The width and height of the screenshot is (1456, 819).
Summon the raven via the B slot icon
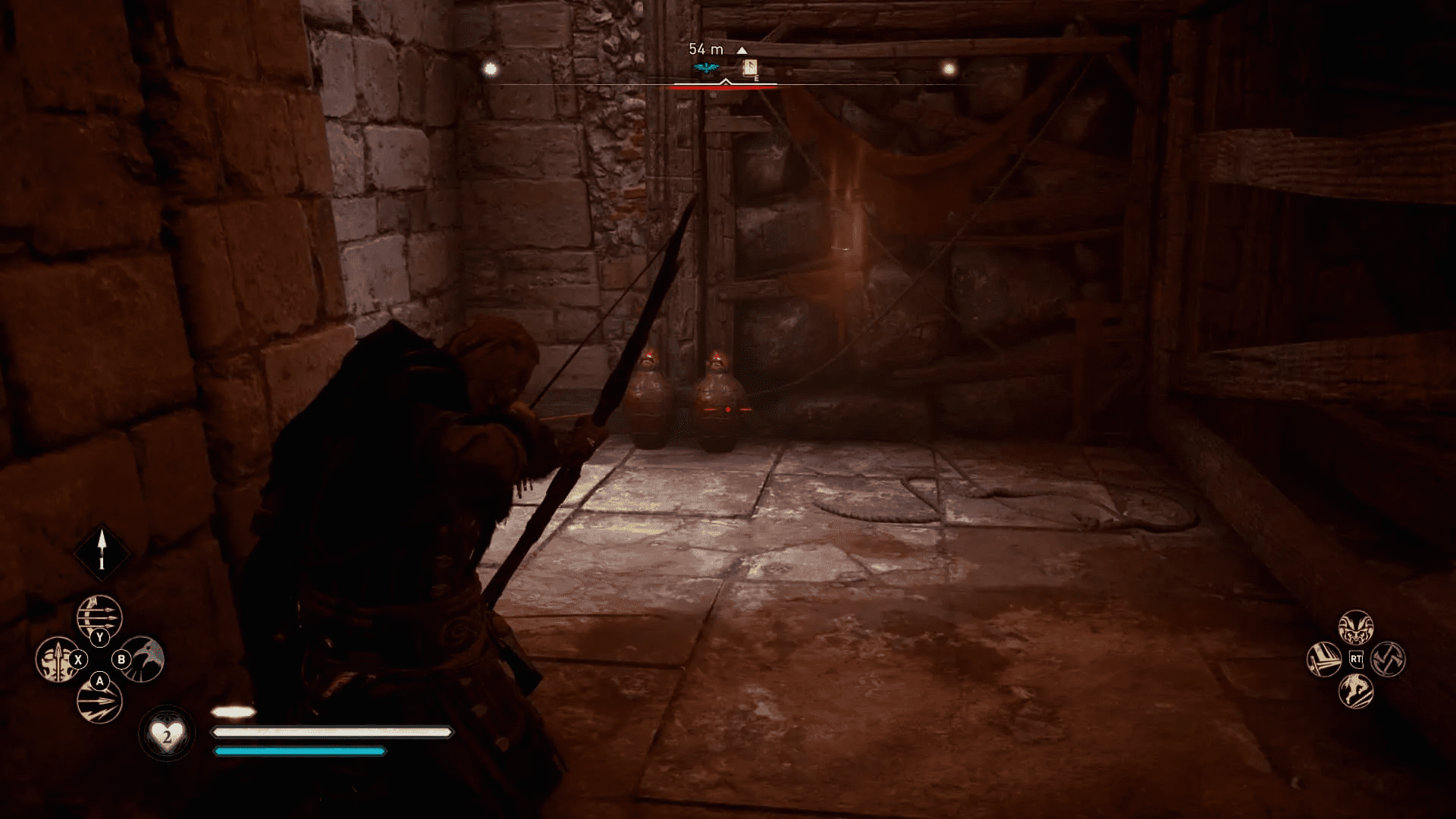coord(143,657)
